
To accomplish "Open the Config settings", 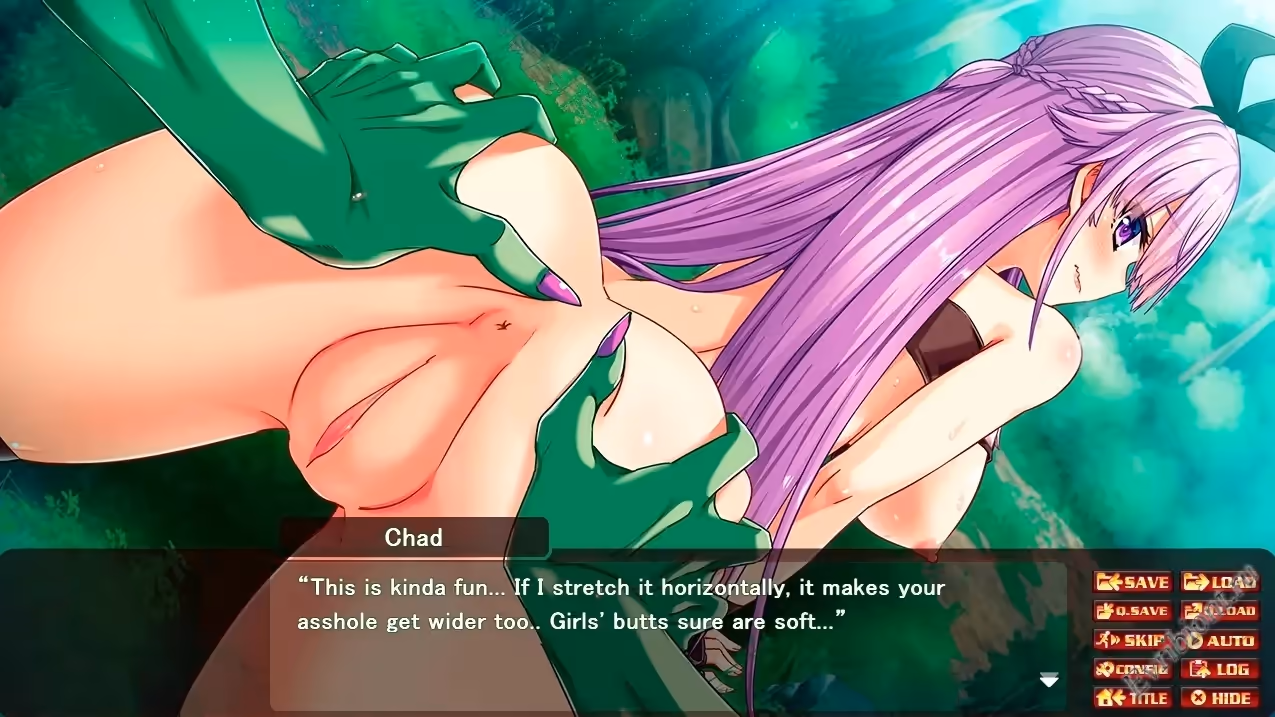I will (1132, 669).
